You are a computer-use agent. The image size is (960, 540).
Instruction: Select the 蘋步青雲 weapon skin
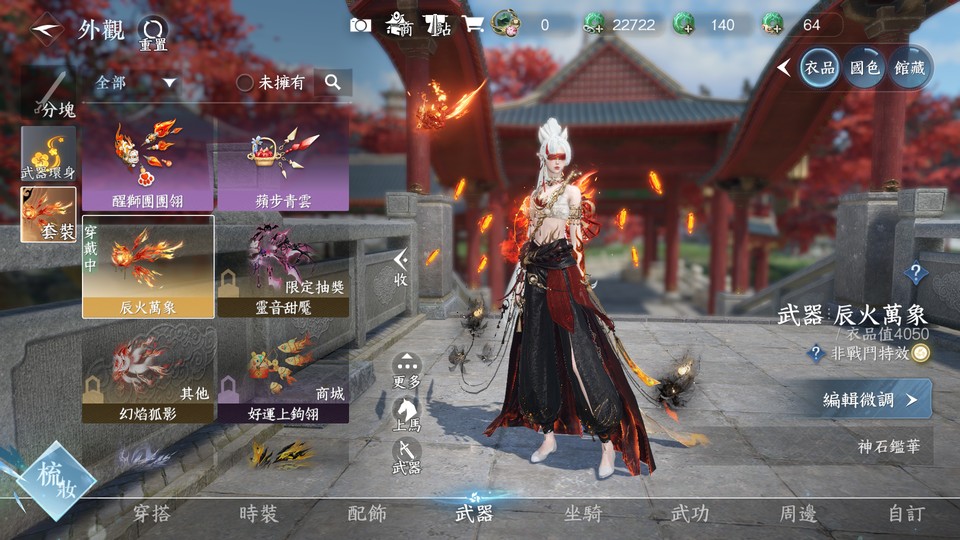point(282,165)
